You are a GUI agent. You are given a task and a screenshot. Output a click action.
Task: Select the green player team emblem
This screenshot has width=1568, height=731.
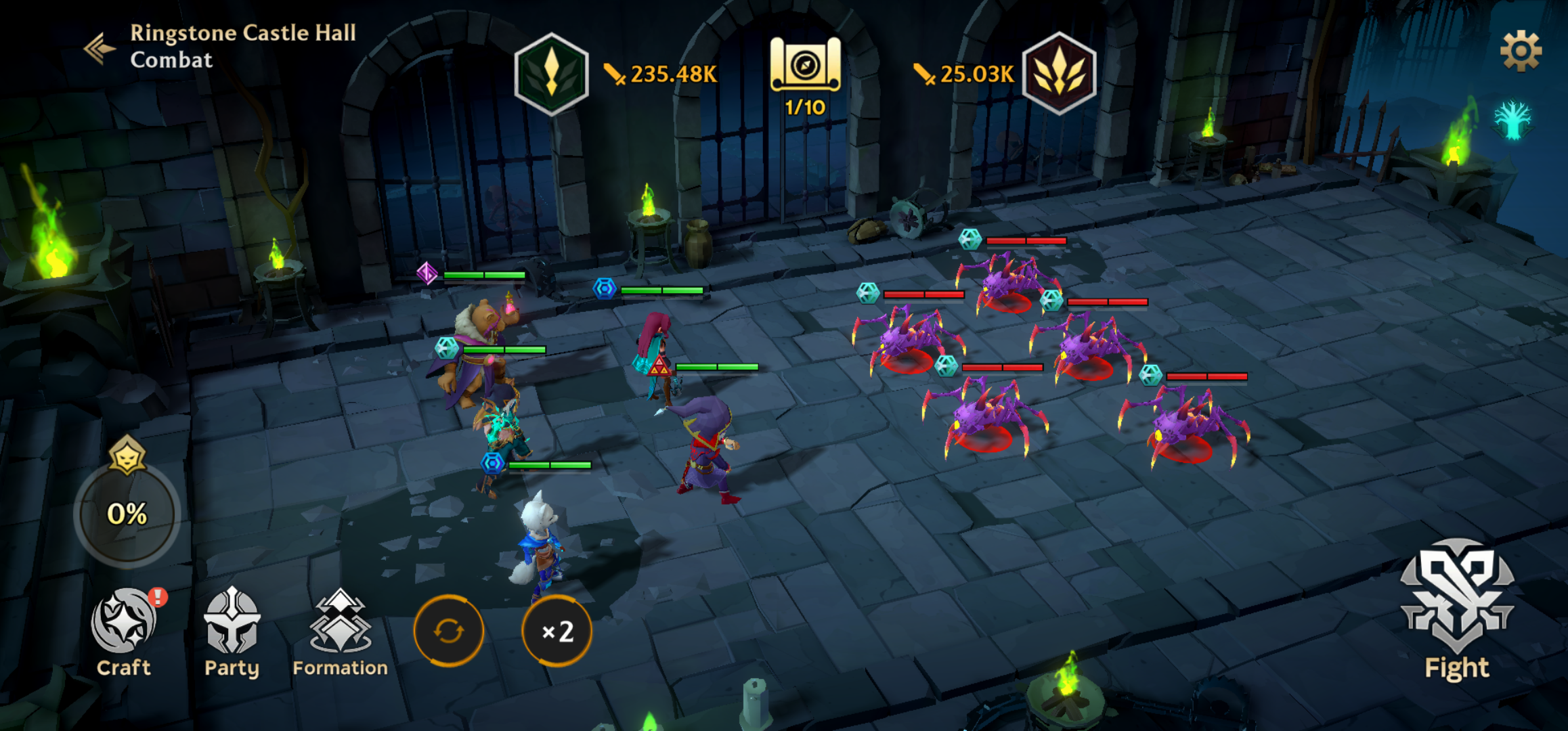click(551, 73)
